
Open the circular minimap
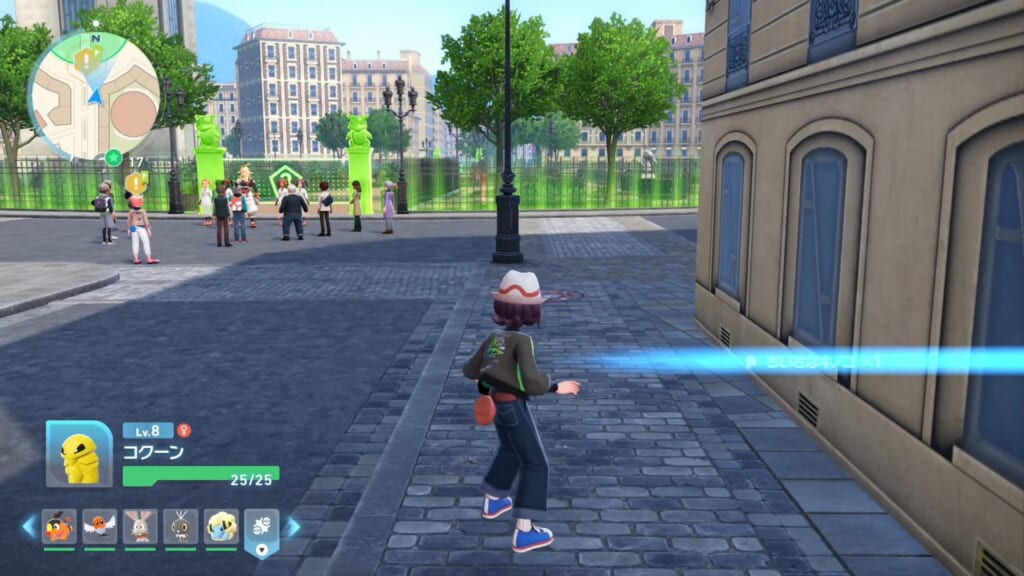point(93,95)
